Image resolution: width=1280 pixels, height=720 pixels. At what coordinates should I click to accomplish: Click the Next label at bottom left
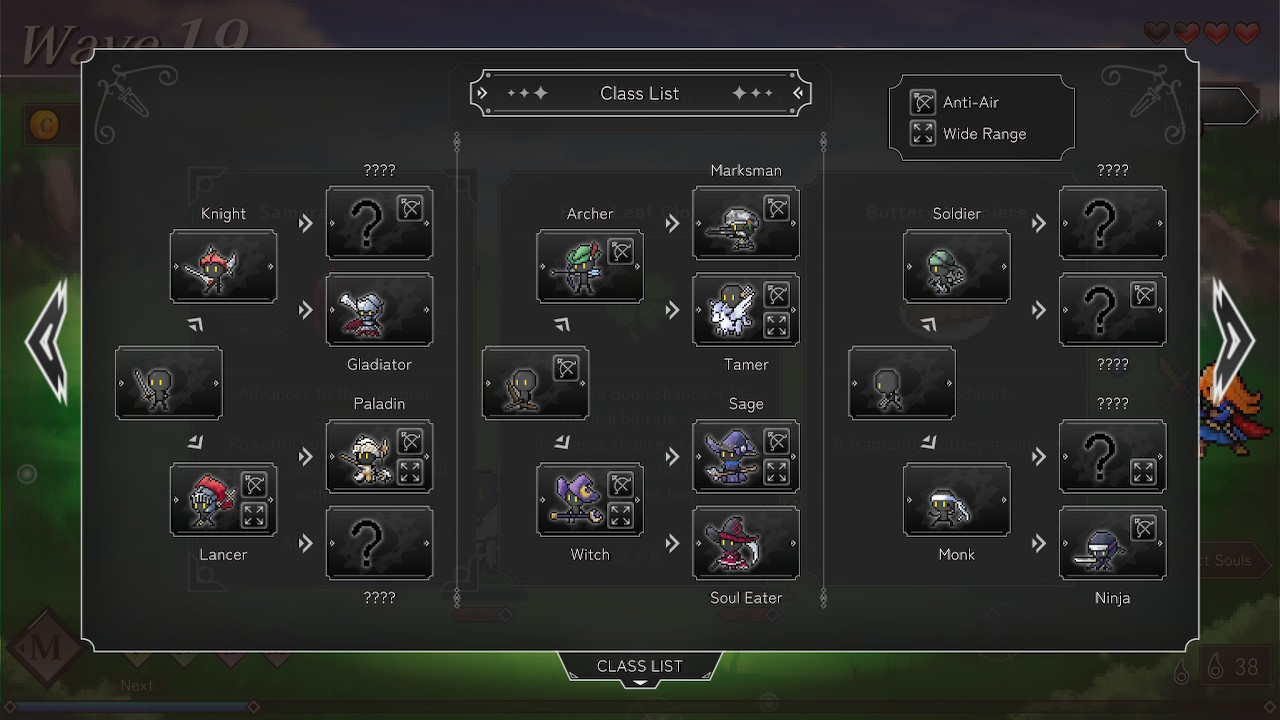(x=137, y=685)
